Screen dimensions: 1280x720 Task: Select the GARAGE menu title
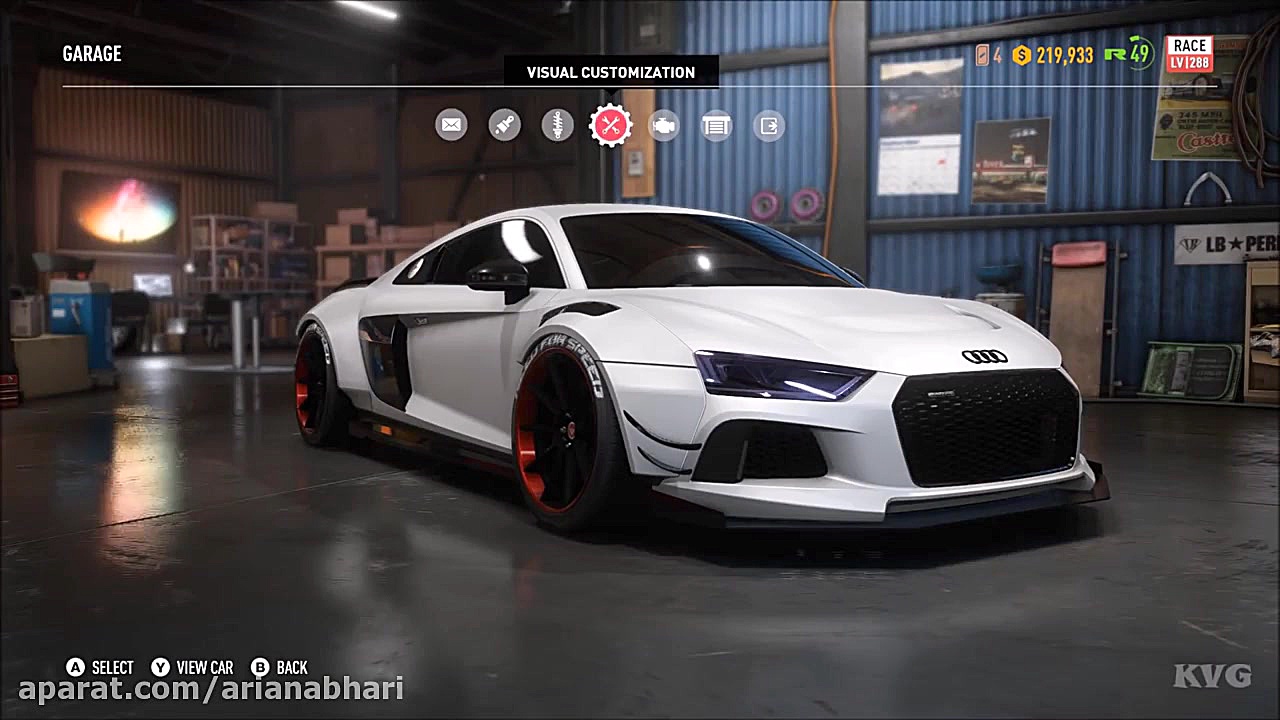(x=91, y=54)
